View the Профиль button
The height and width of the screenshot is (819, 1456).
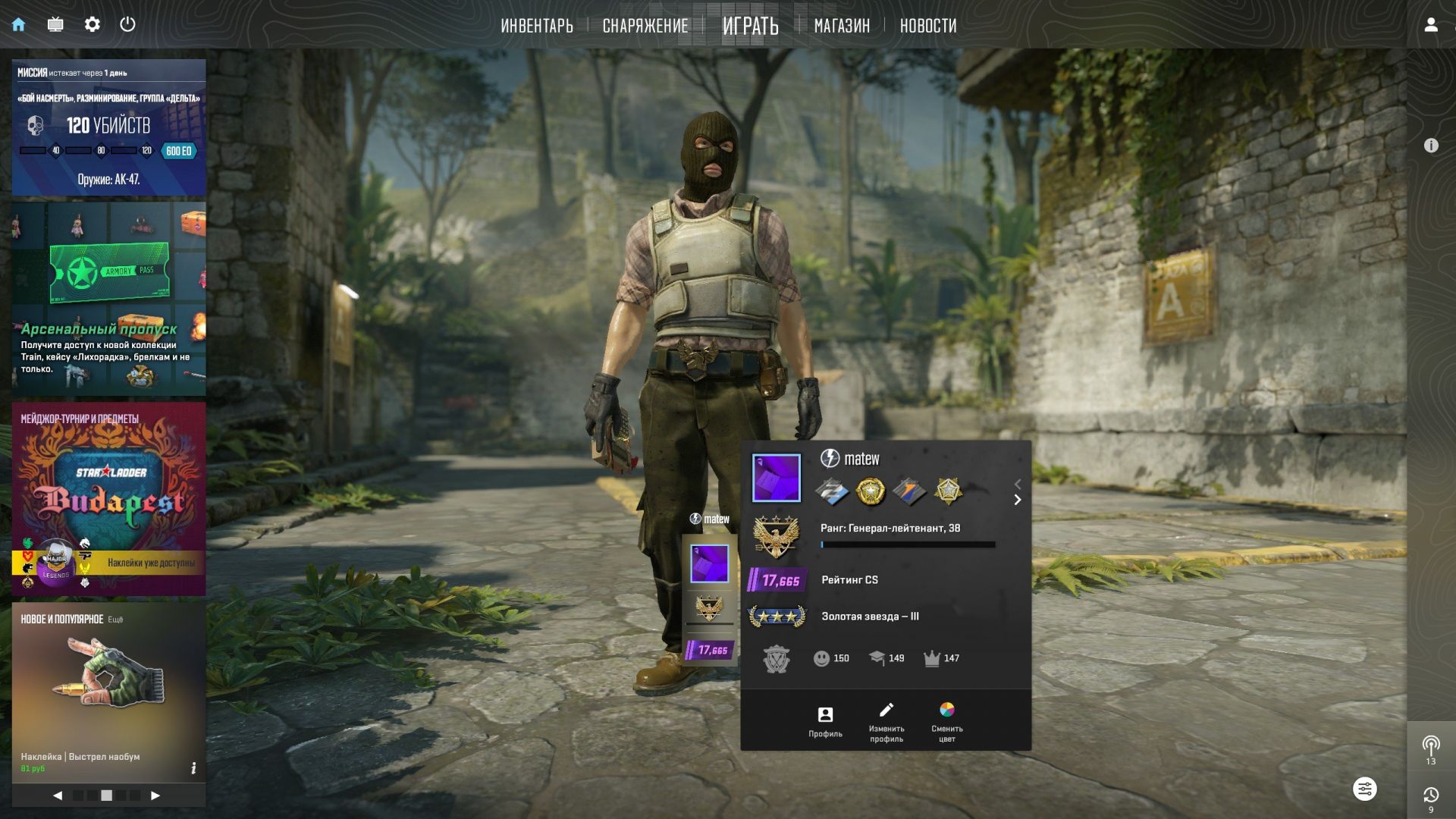(825, 721)
